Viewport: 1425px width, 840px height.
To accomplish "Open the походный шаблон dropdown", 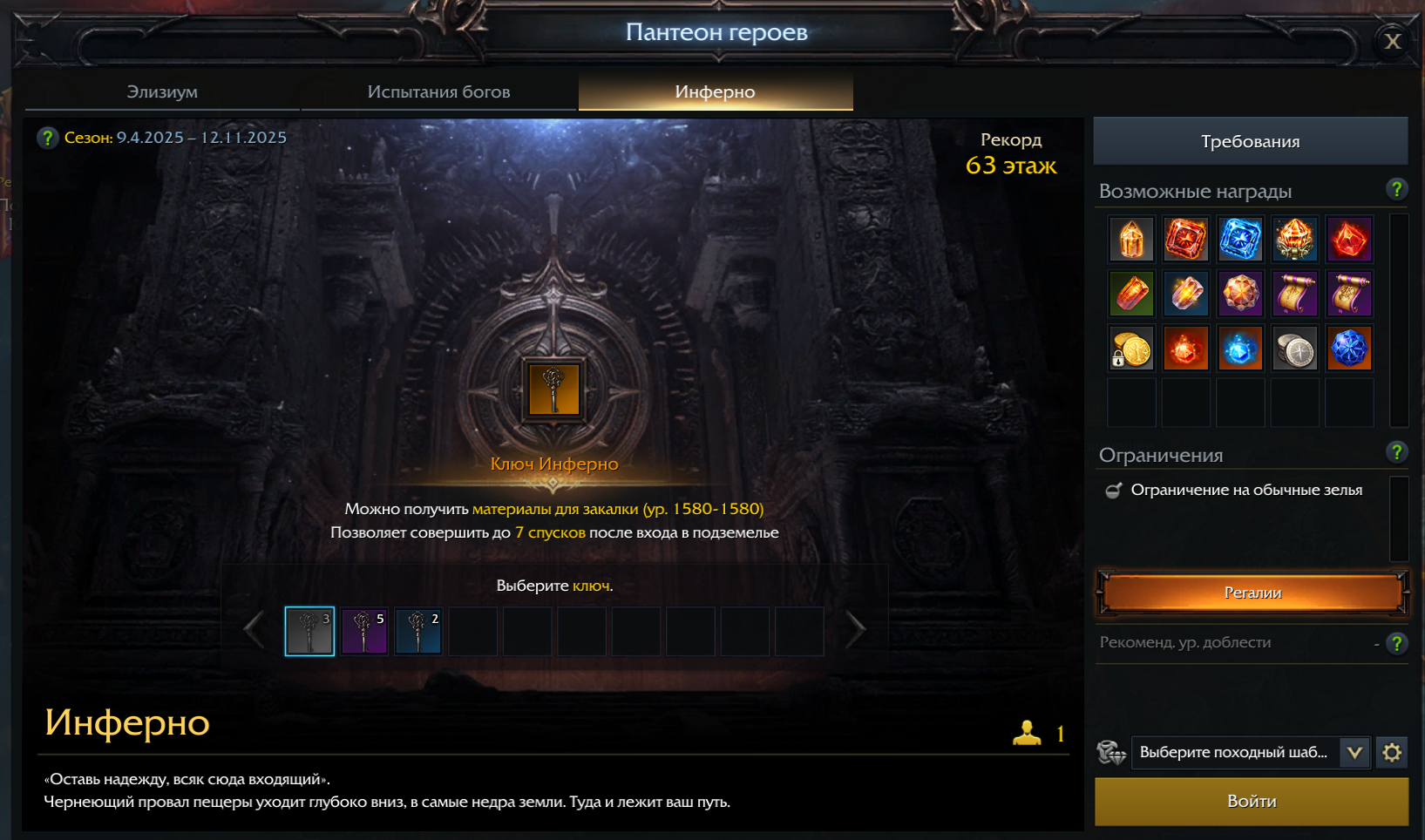I will (x=1354, y=752).
